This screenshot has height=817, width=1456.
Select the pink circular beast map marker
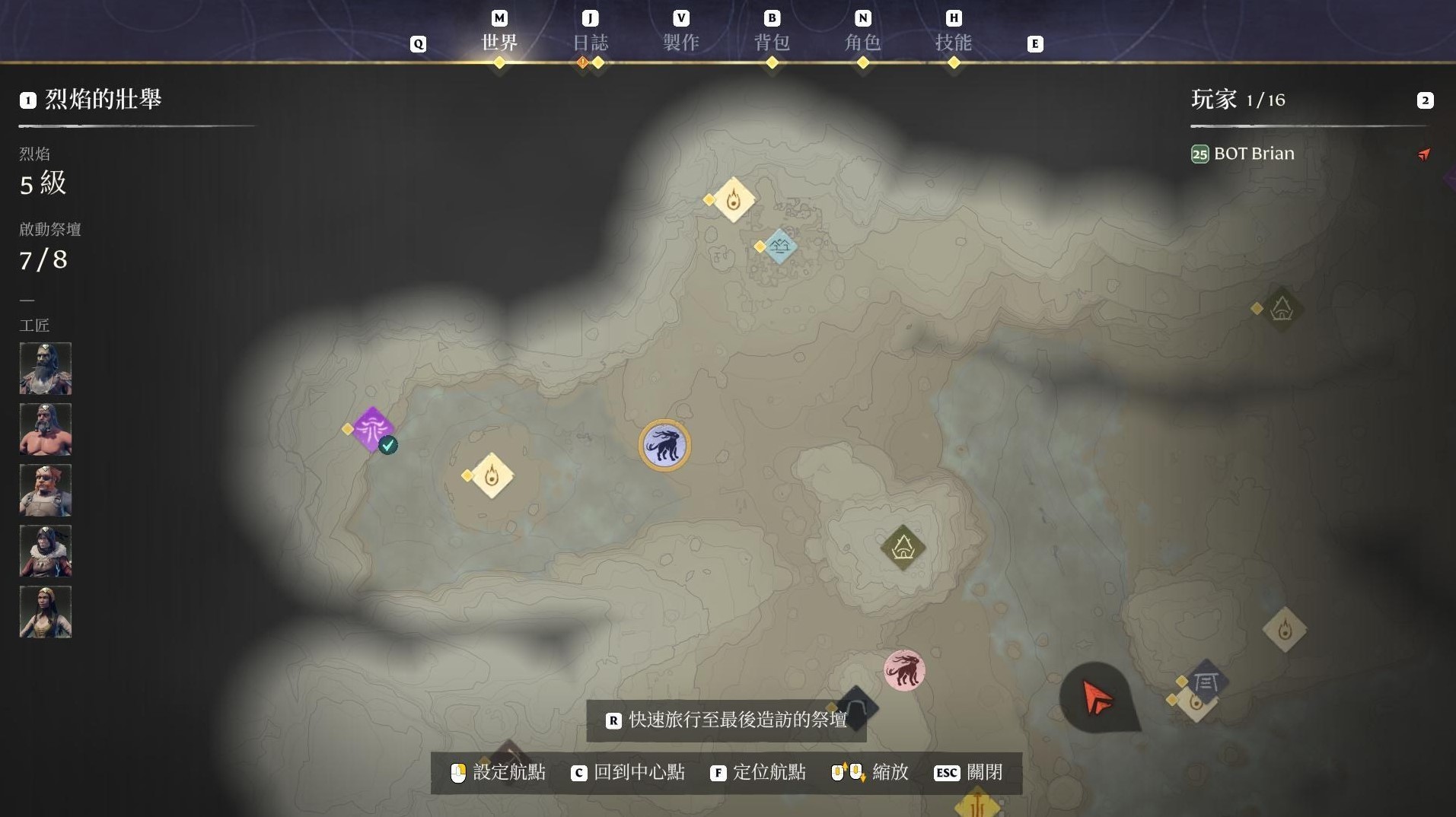coord(904,670)
